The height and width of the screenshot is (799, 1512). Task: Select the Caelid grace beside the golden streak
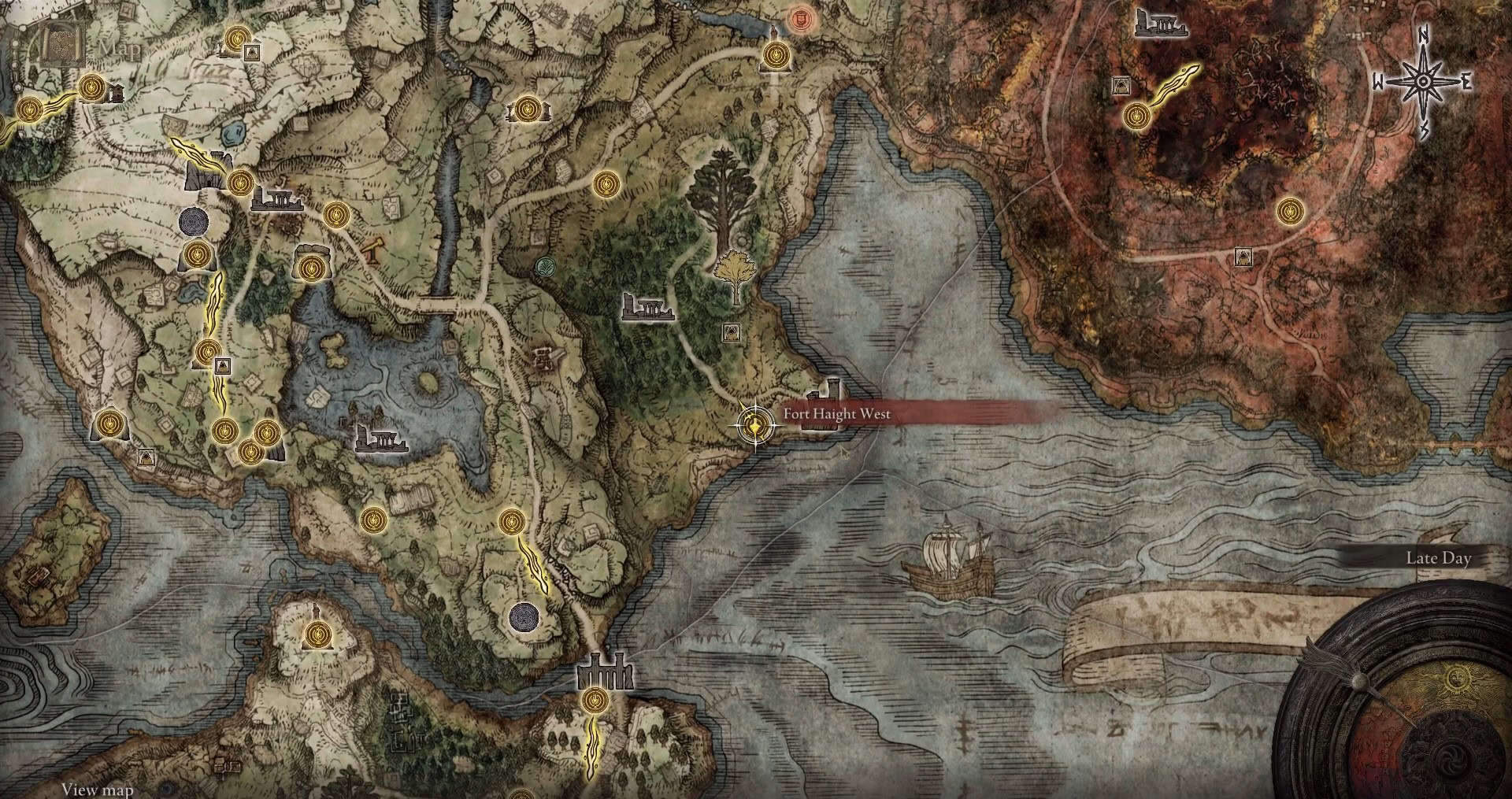1135,117
